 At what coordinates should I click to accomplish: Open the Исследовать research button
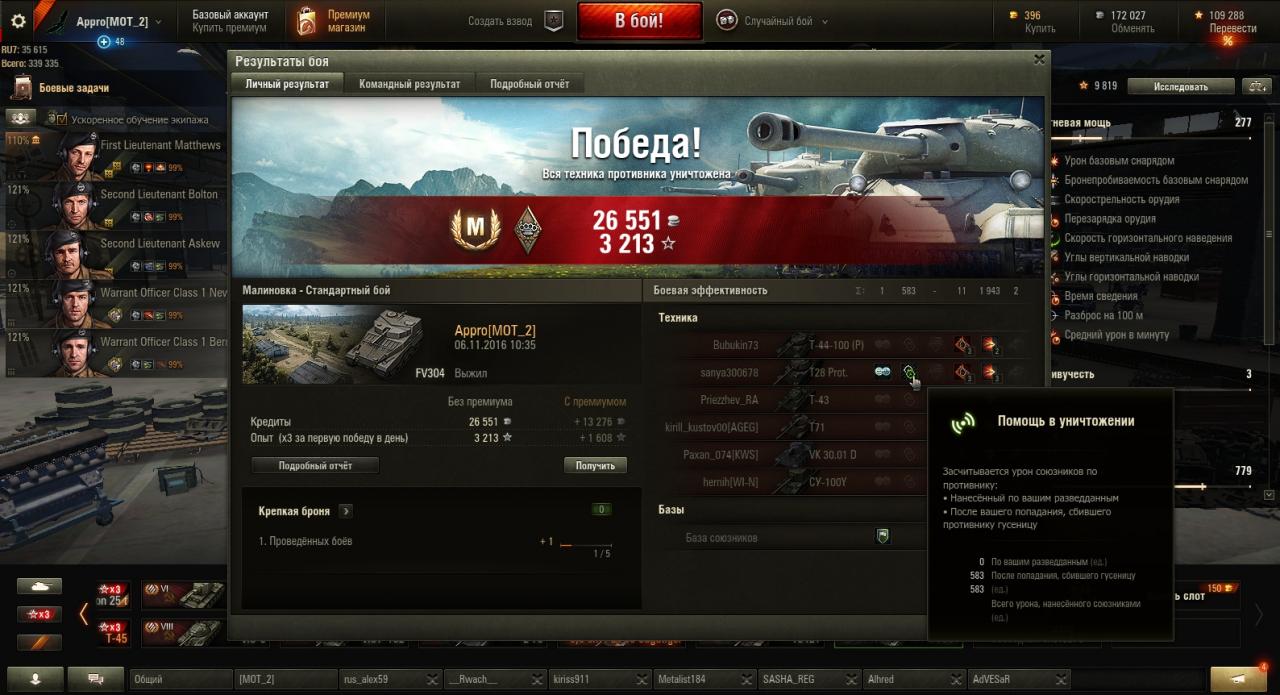click(x=1180, y=87)
